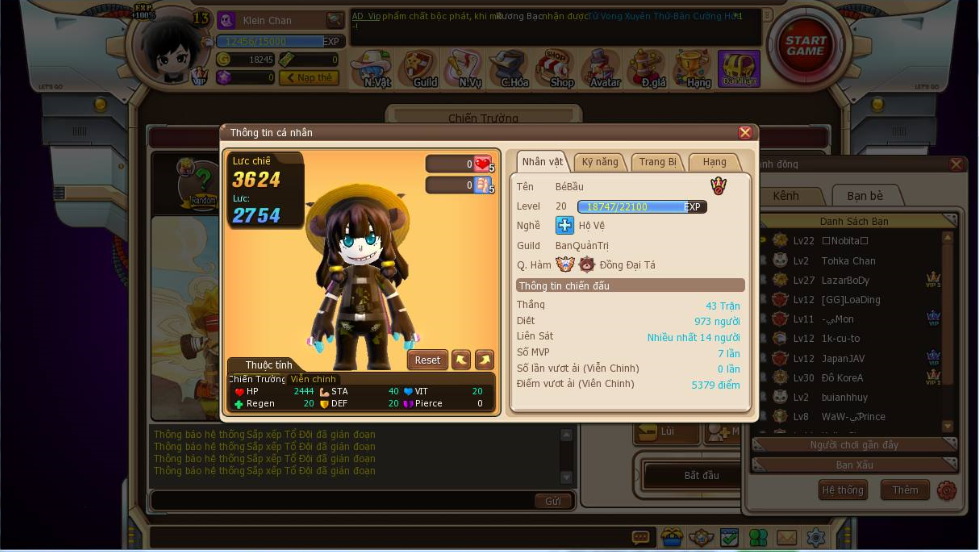Open the Hệ thống button
The height and width of the screenshot is (552, 979).
[842, 490]
